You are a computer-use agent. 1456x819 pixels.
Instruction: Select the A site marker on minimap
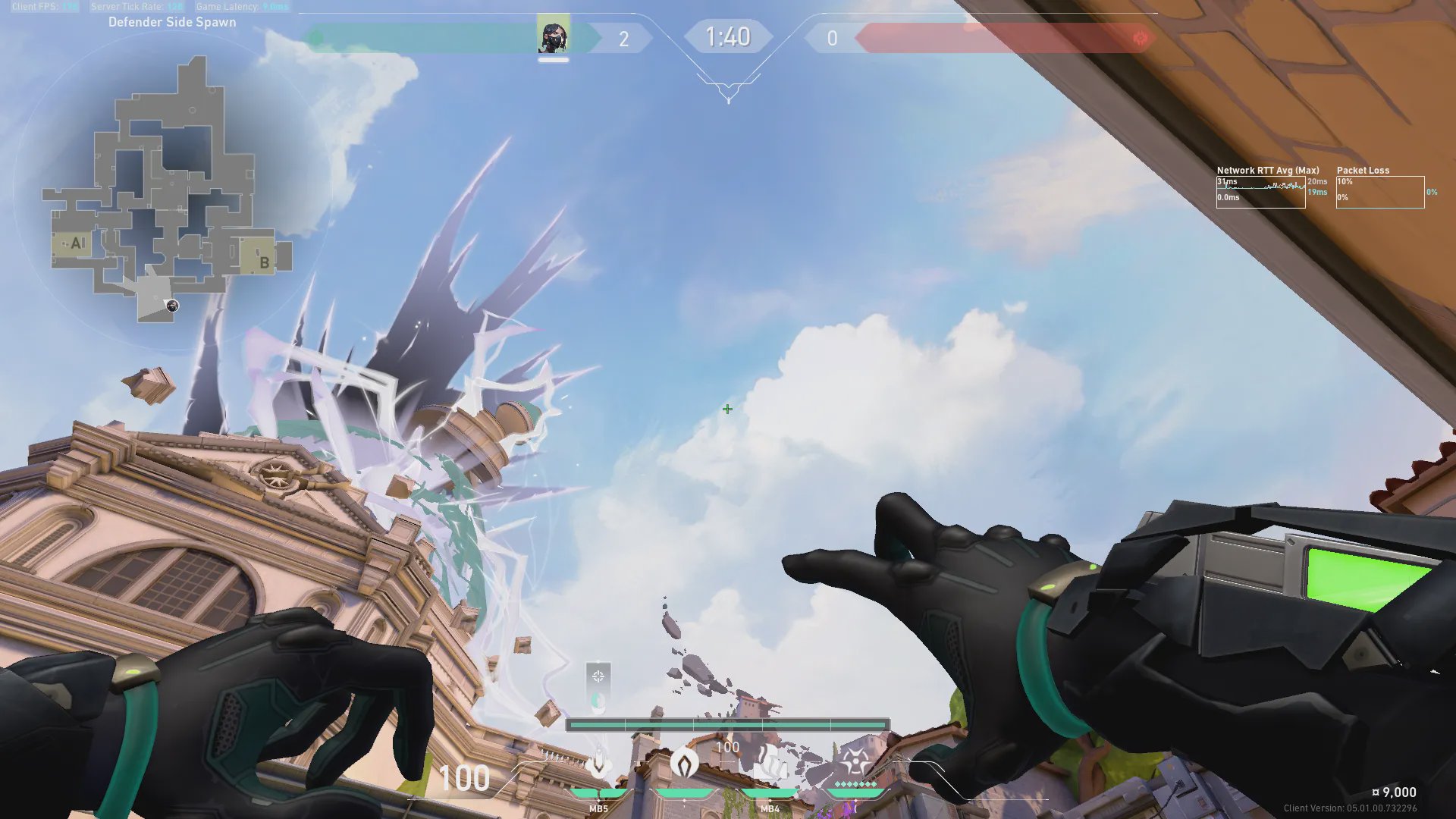tap(76, 243)
